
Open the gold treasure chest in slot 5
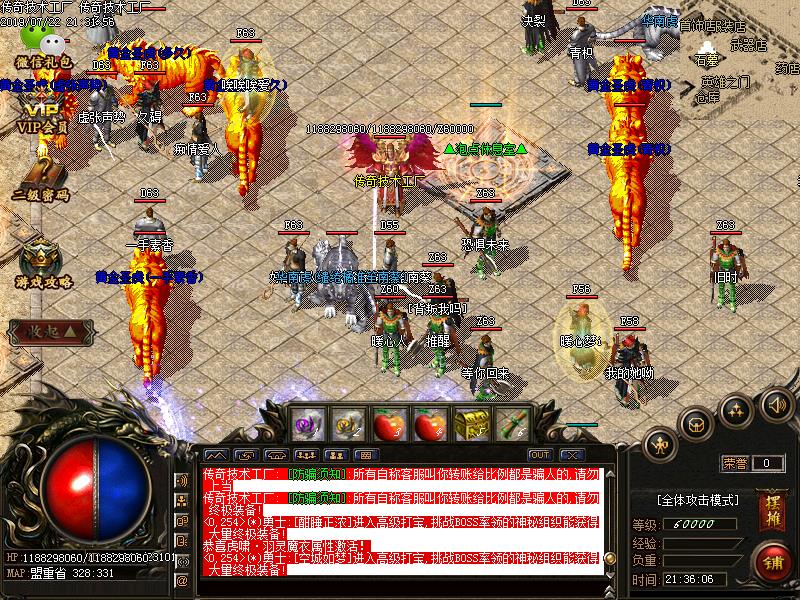point(469,424)
